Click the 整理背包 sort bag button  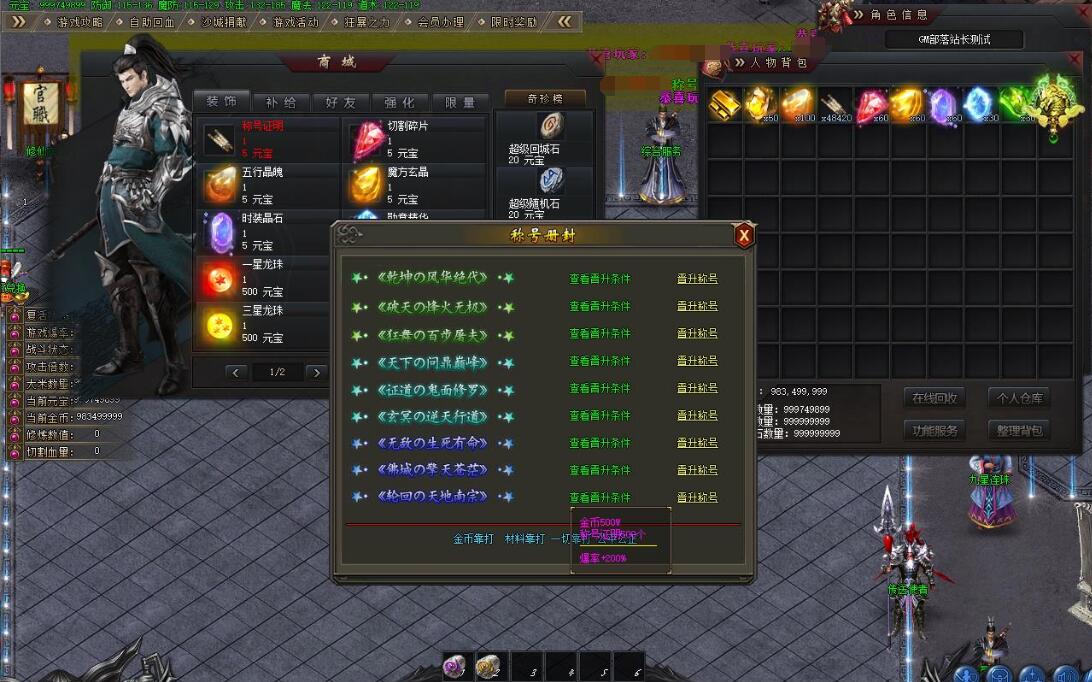(1020, 430)
